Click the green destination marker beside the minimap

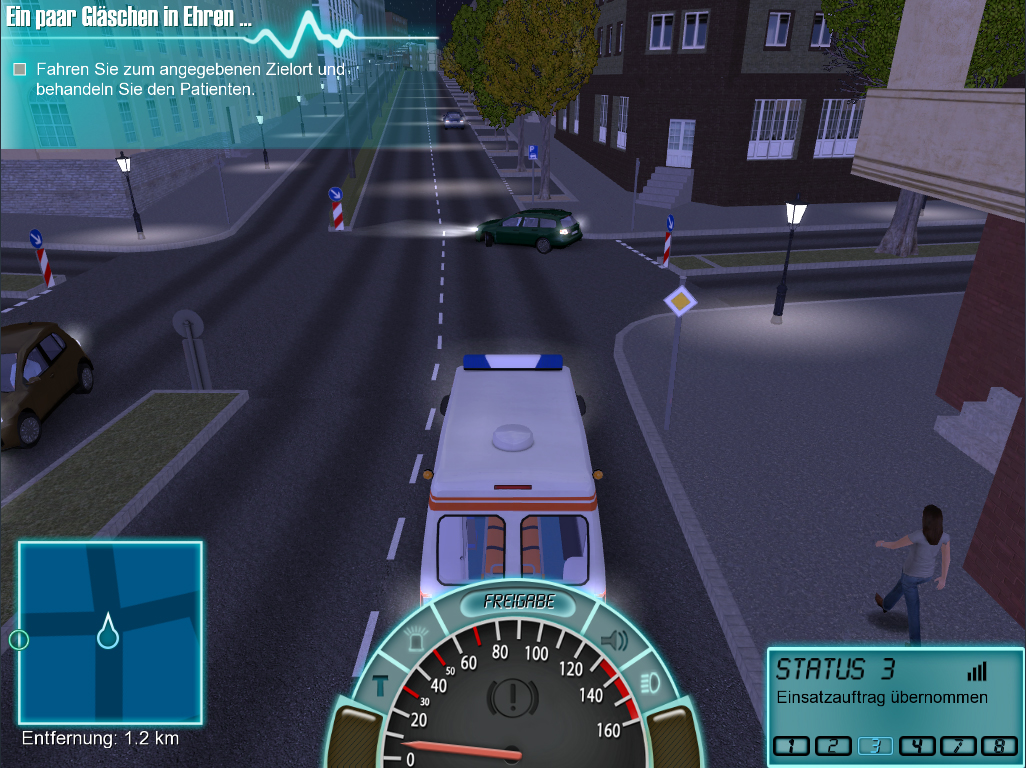point(18,639)
